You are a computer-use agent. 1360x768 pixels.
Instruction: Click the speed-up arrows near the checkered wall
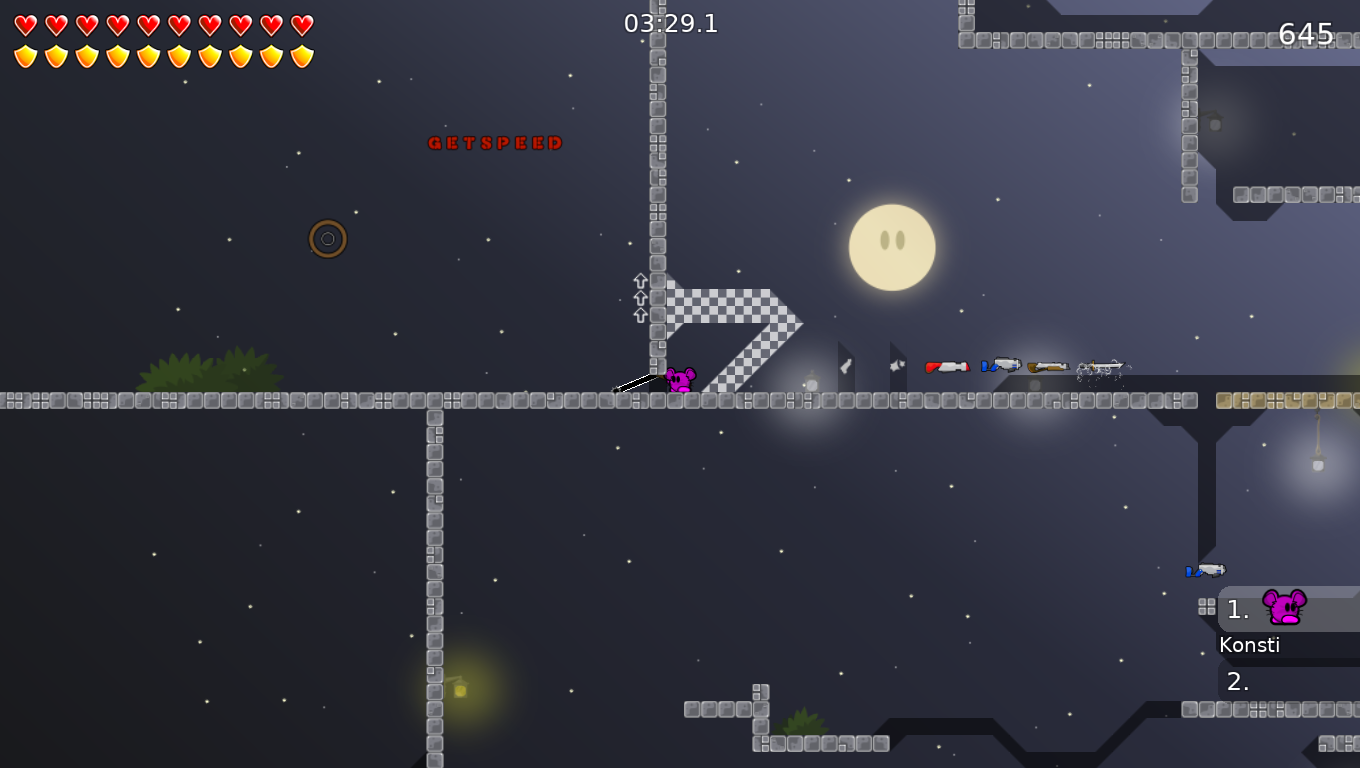(638, 297)
